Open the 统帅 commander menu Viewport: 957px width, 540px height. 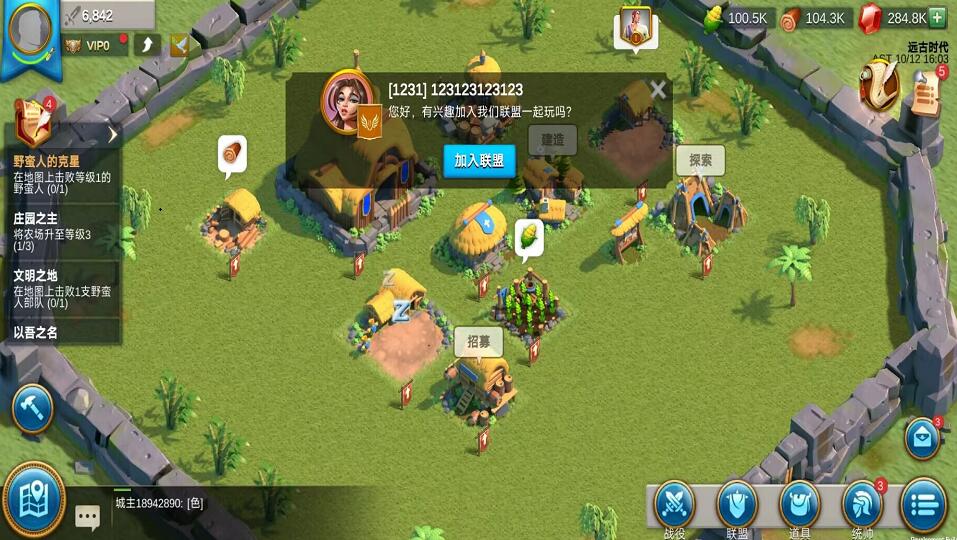pyautogui.click(x=862, y=508)
